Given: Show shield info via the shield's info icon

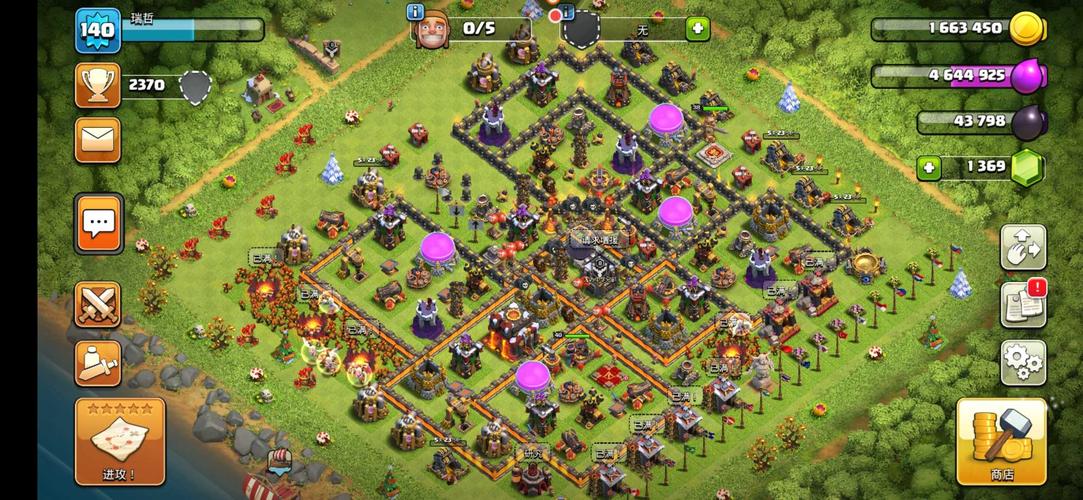Looking at the screenshot, I should (x=567, y=12).
